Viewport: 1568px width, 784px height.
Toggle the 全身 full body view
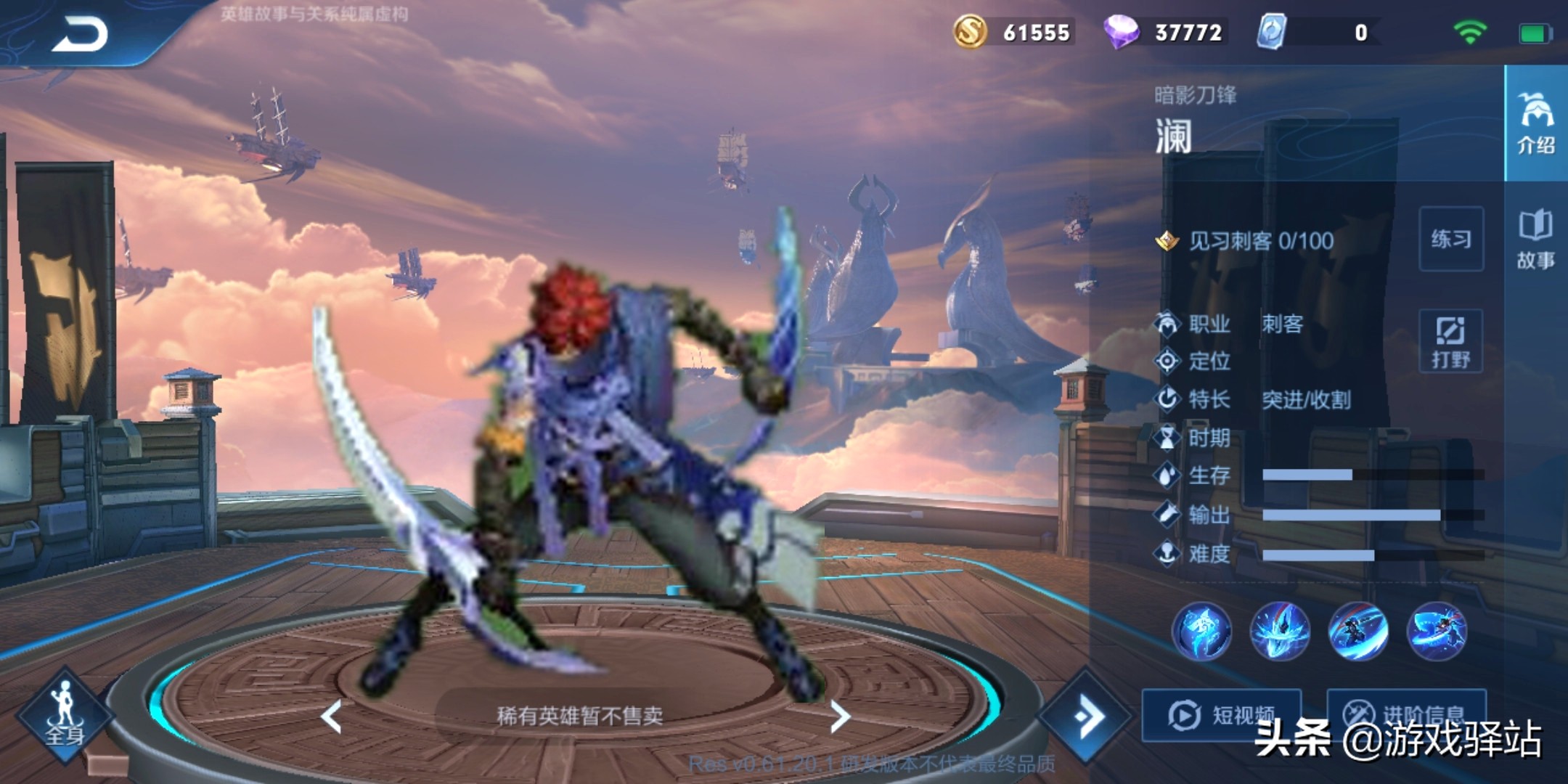coord(65,715)
